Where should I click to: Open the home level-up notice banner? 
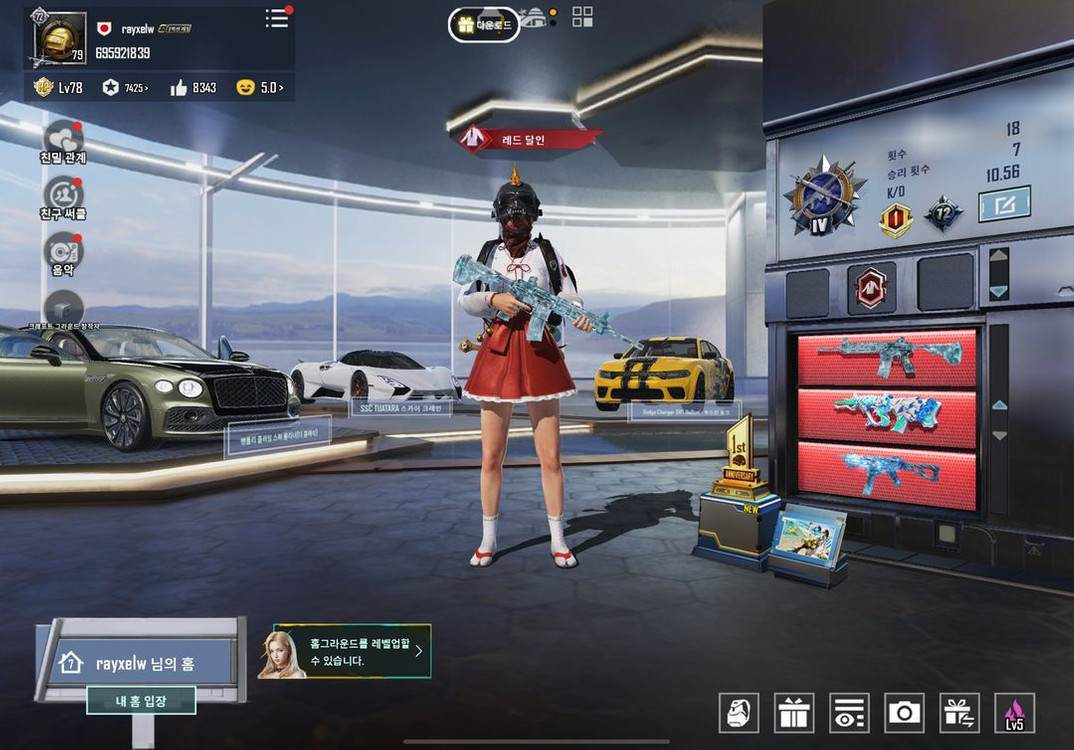tap(345, 652)
